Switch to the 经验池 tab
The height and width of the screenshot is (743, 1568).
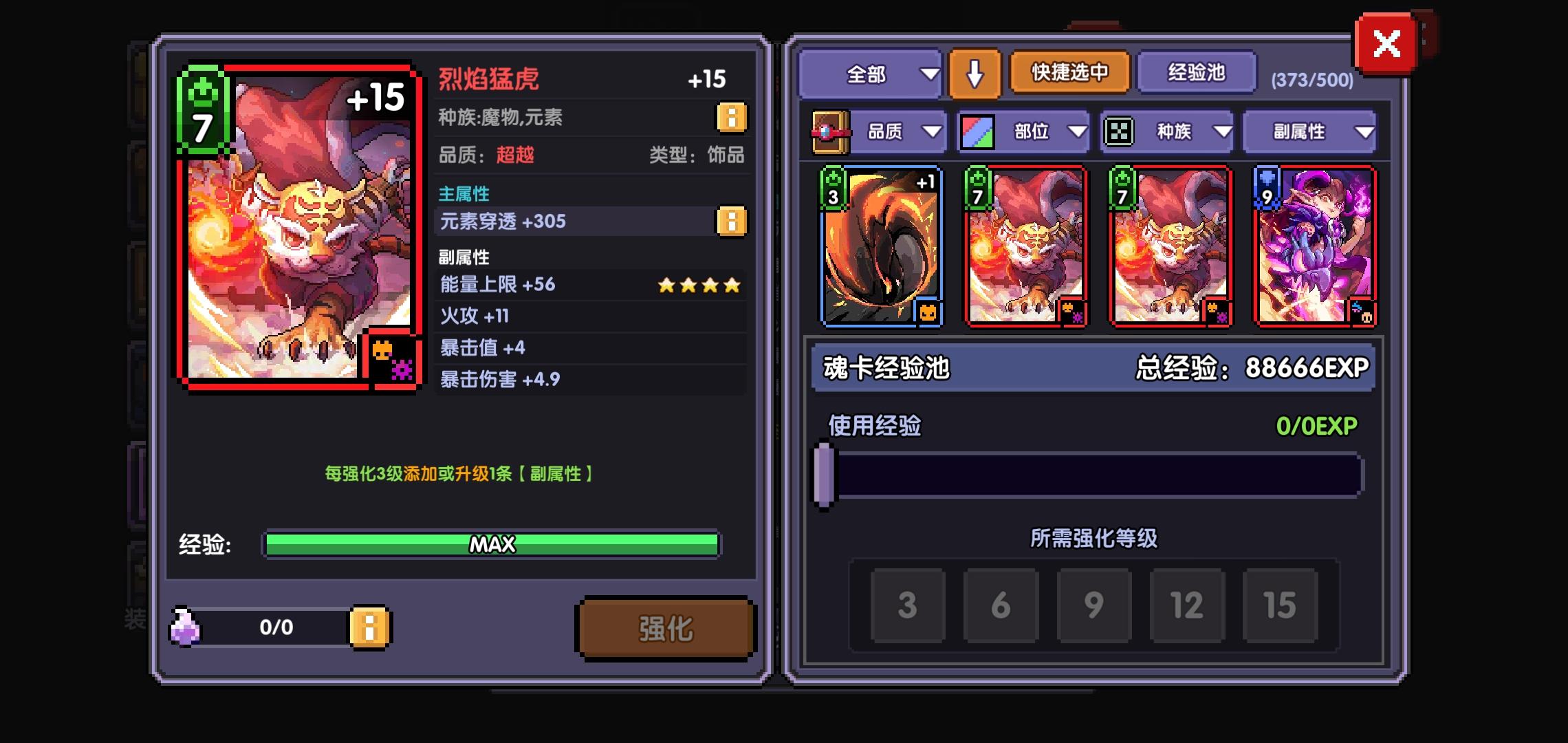point(1197,72)
